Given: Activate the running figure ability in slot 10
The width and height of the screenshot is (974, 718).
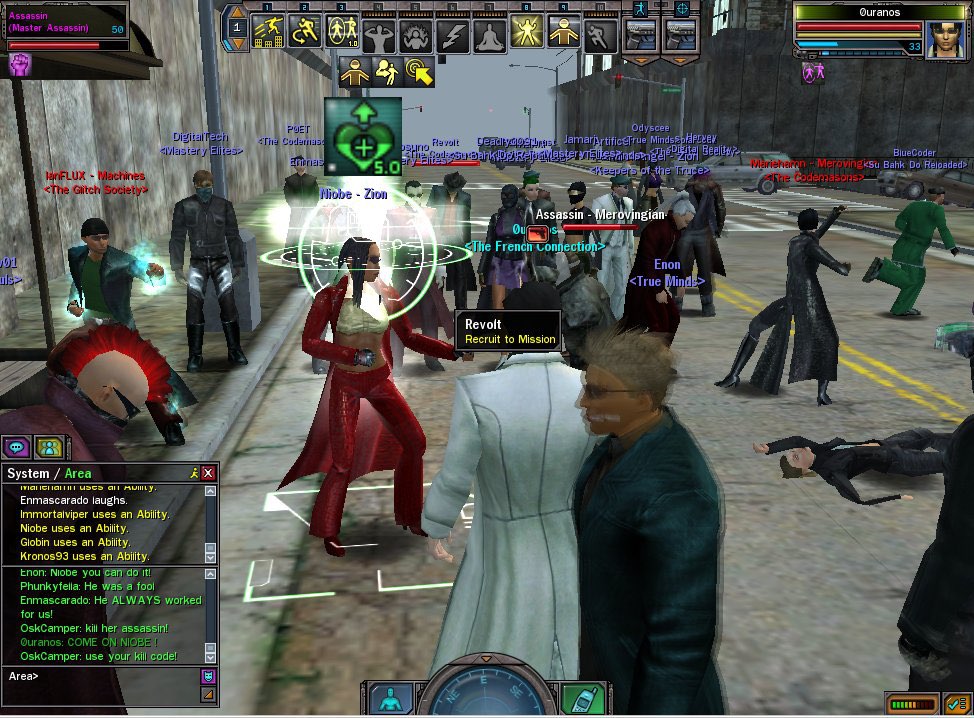Looking at the screenshot, I should pos(600,35).
